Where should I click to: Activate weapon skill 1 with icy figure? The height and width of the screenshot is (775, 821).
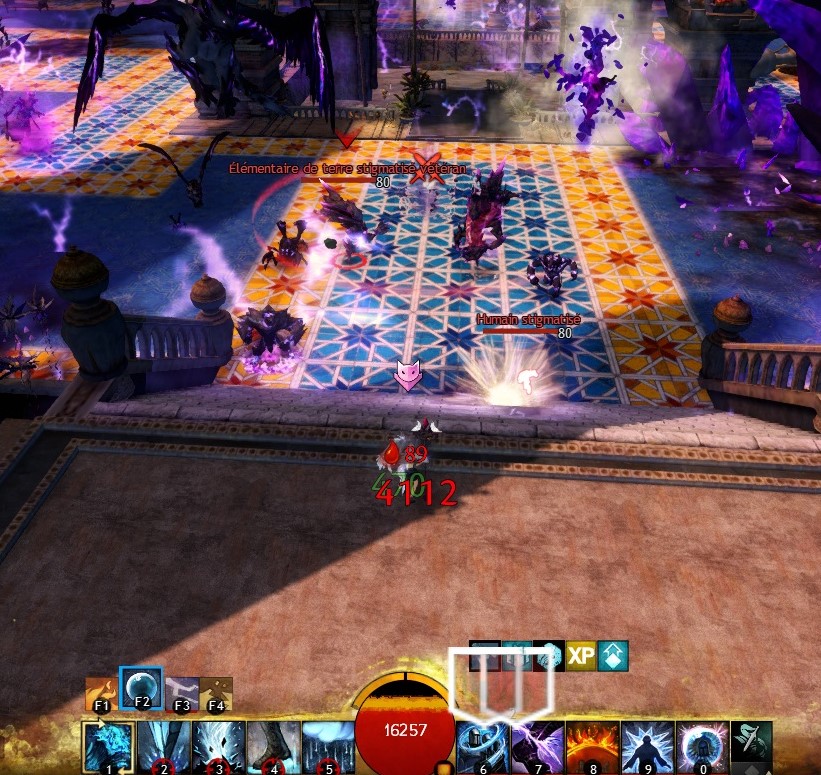[107, 746]
